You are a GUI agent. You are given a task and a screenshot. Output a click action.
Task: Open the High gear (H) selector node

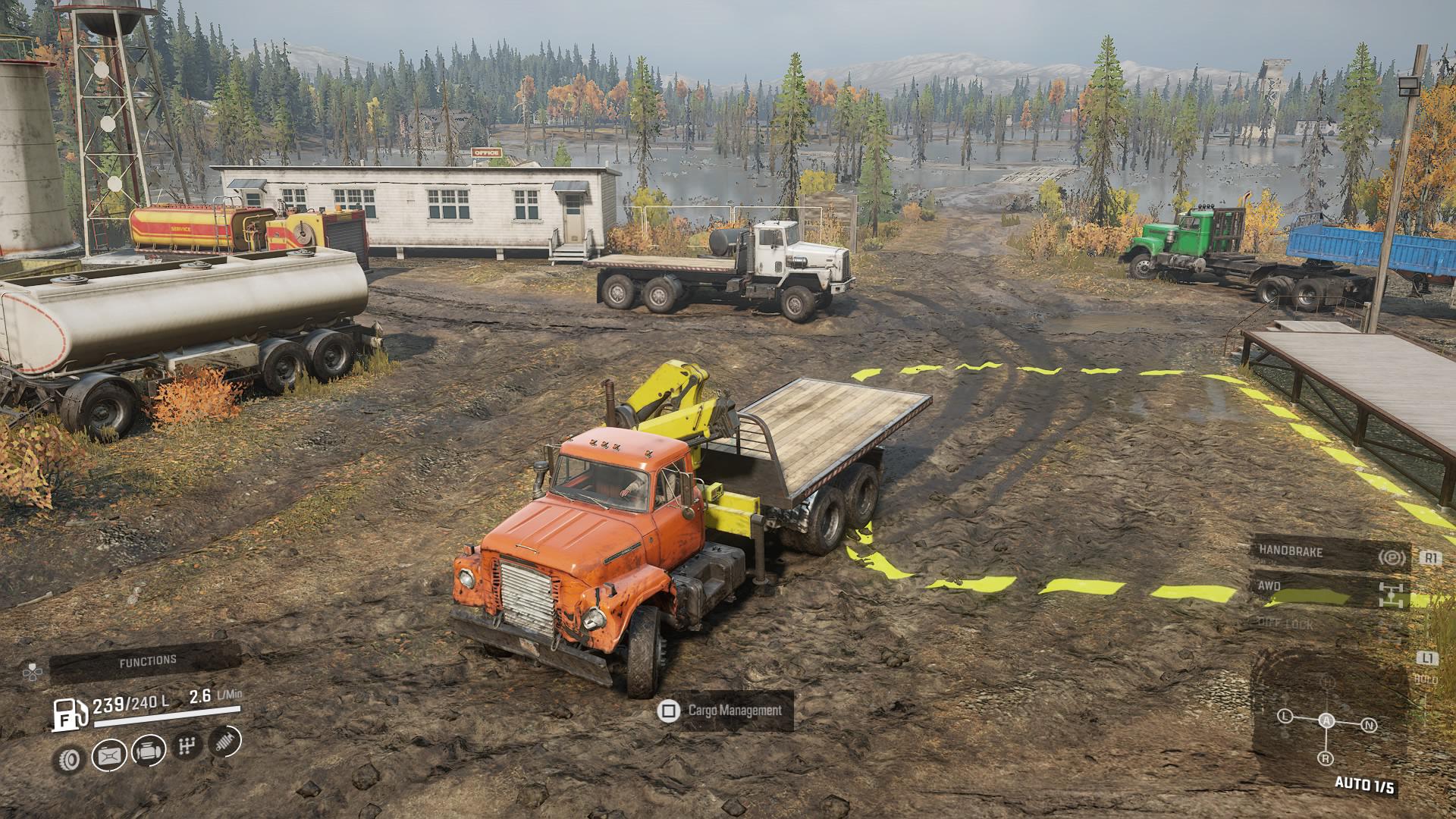pyautogui.click(x=1326, y=681)
